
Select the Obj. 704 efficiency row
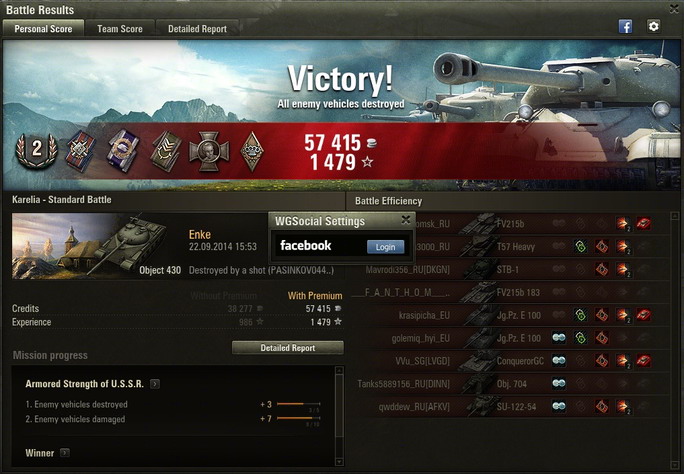point(515,384)
